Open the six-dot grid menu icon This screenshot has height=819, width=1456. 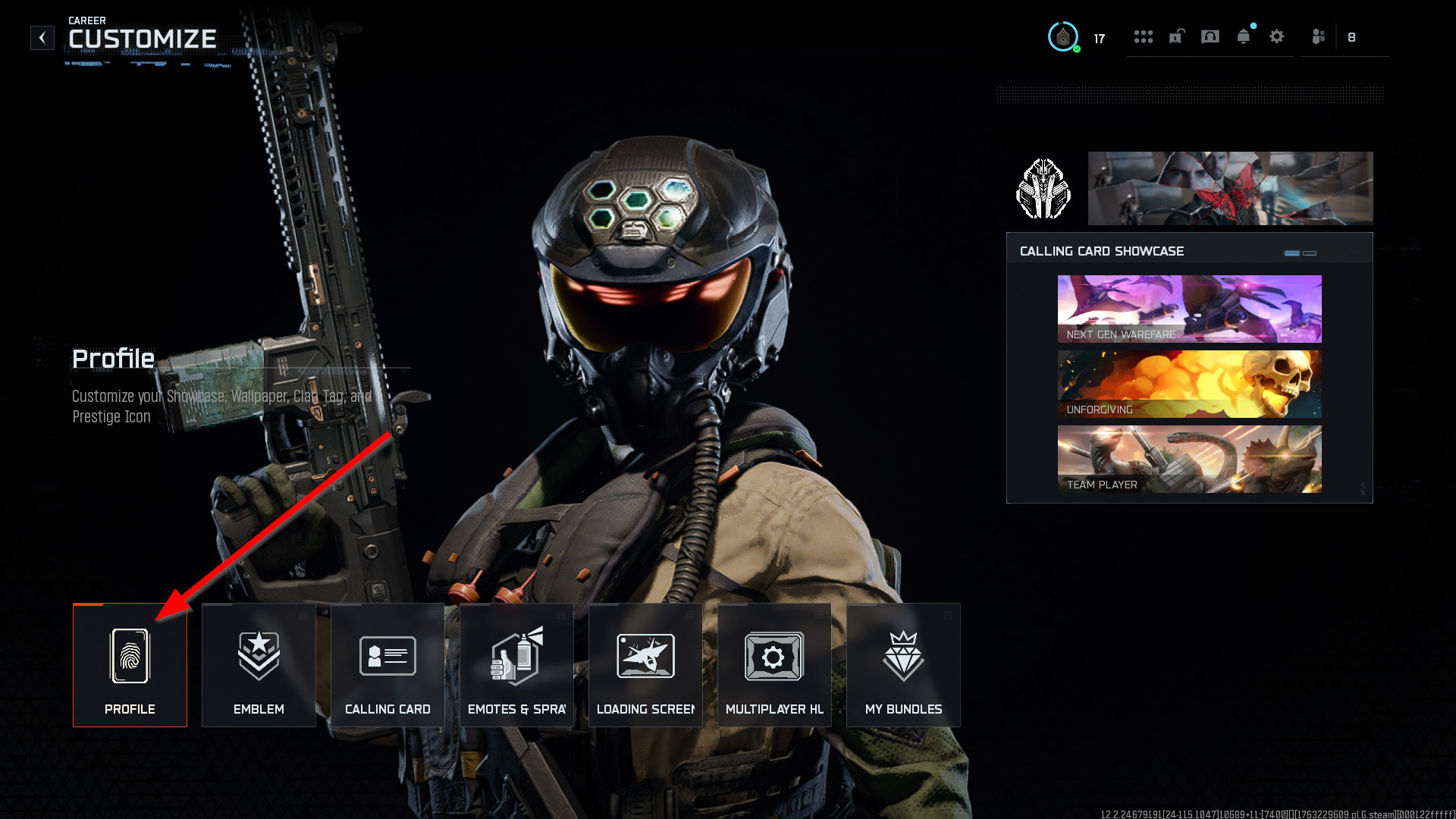click(1144, 36)
